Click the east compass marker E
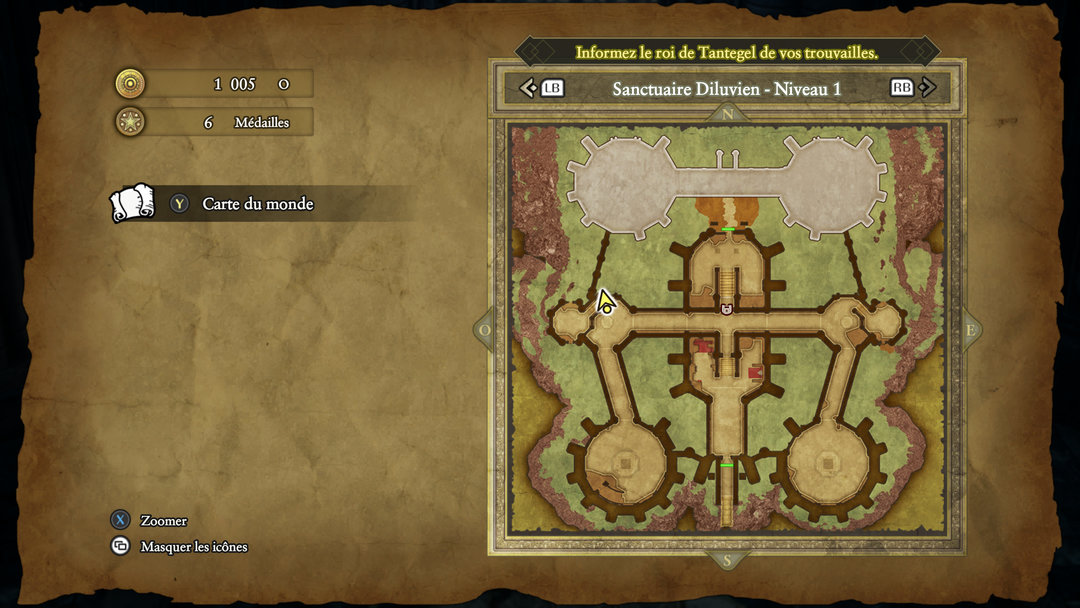The image size is (1080, 608). [x=969, y=331]
